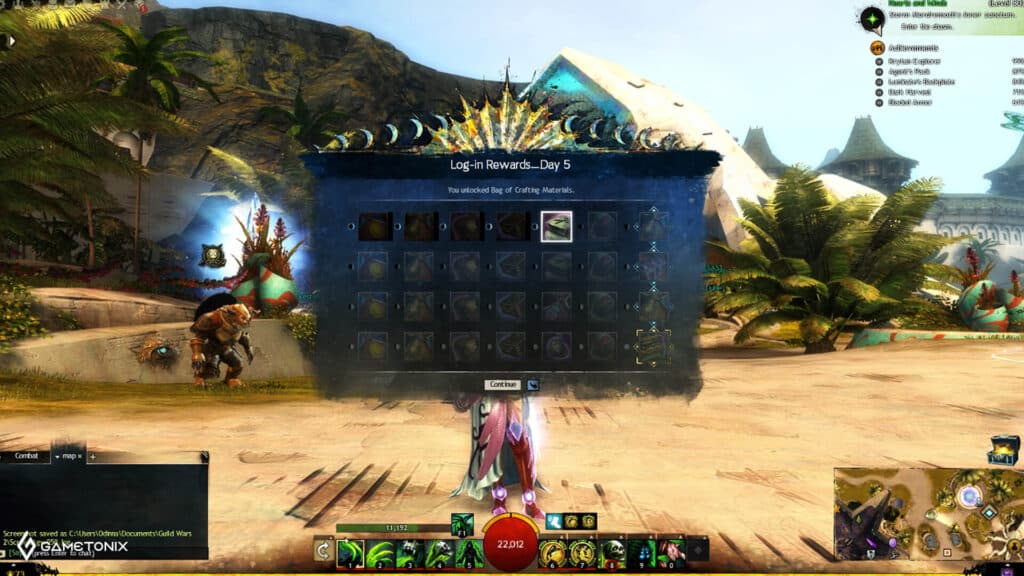The height and width of the screenshot is (576, 1024).
Task: Click the weapon swap arrow button
Action: [x=323, y=549]
